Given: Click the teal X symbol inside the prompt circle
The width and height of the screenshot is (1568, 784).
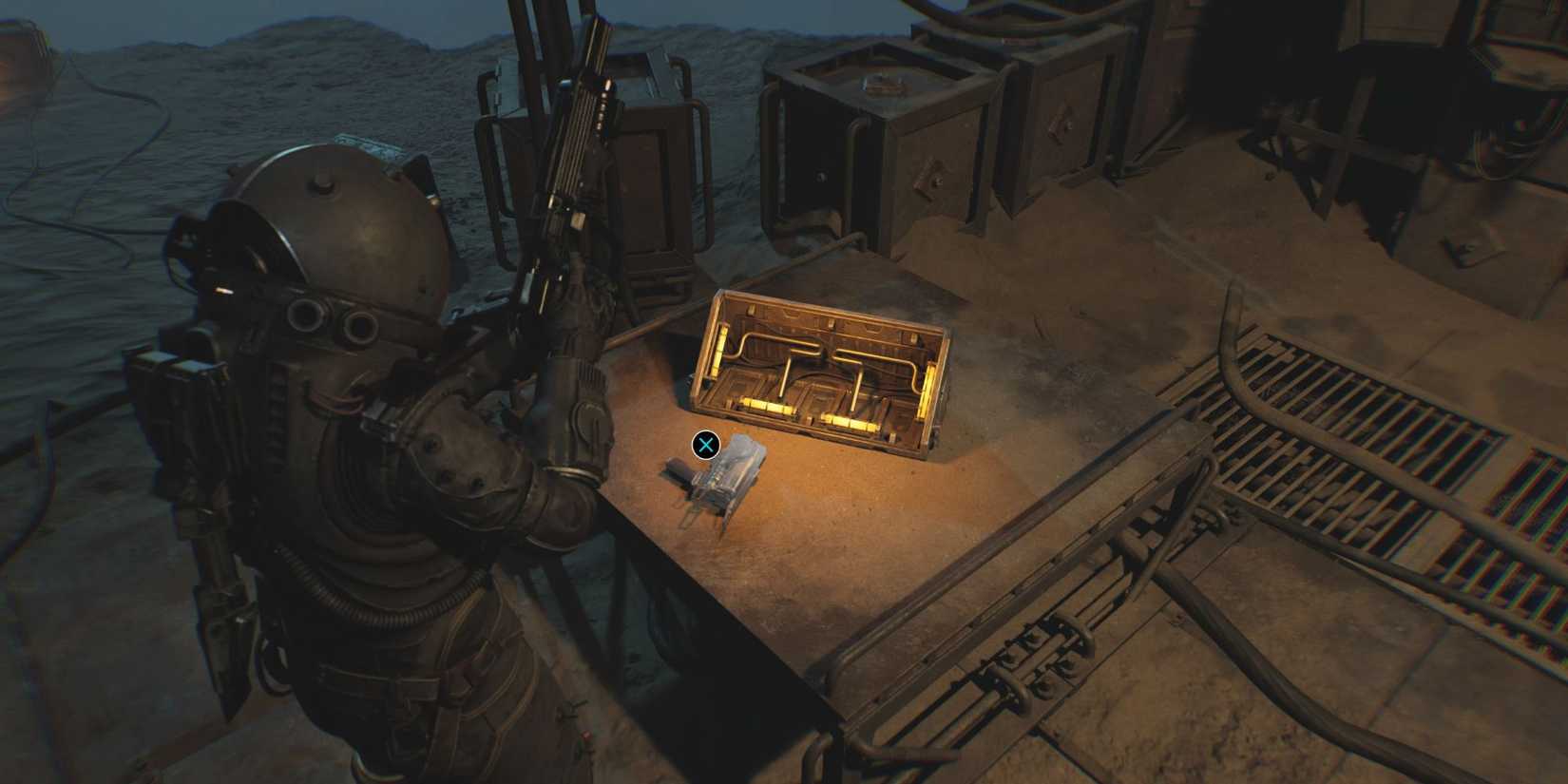Looking at the screenshot, I should click(705, 444).
